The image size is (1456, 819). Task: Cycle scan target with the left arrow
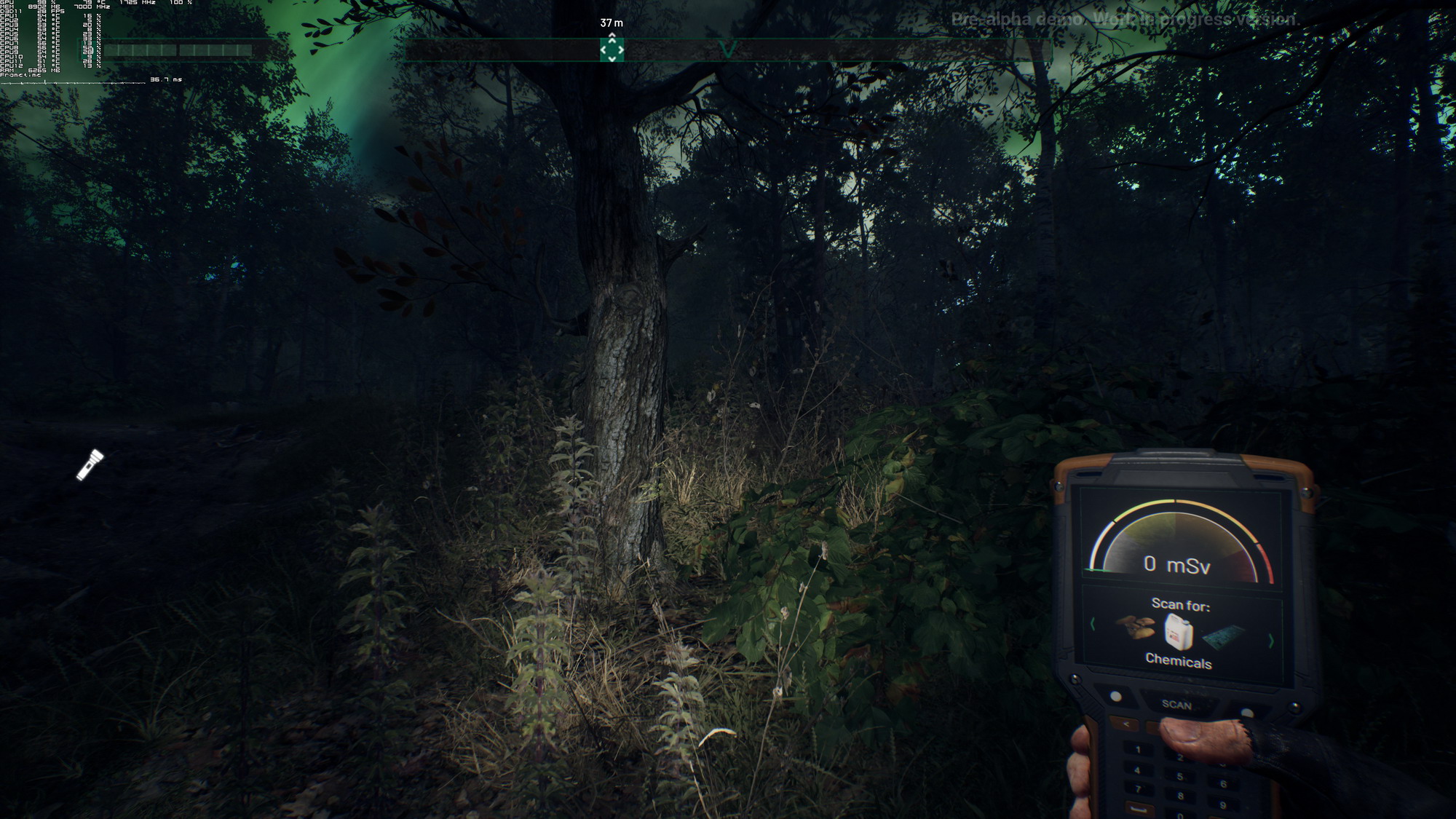click(1093, 624)
